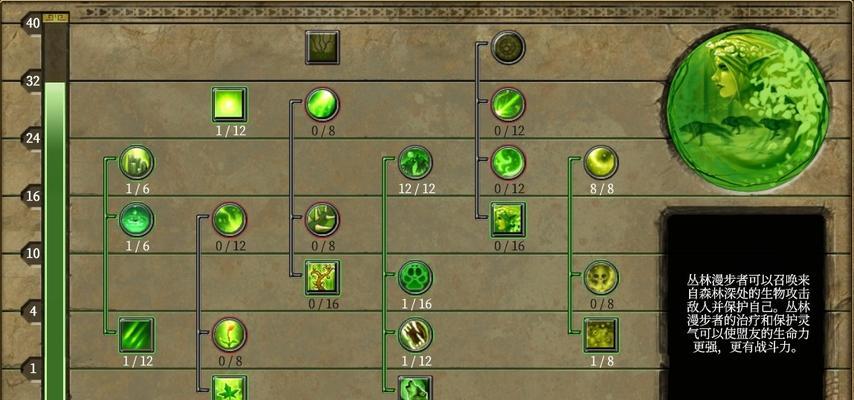Add a point to the red flower skill
The width and height of the screenshot is (854, 400).
[229, 334]
